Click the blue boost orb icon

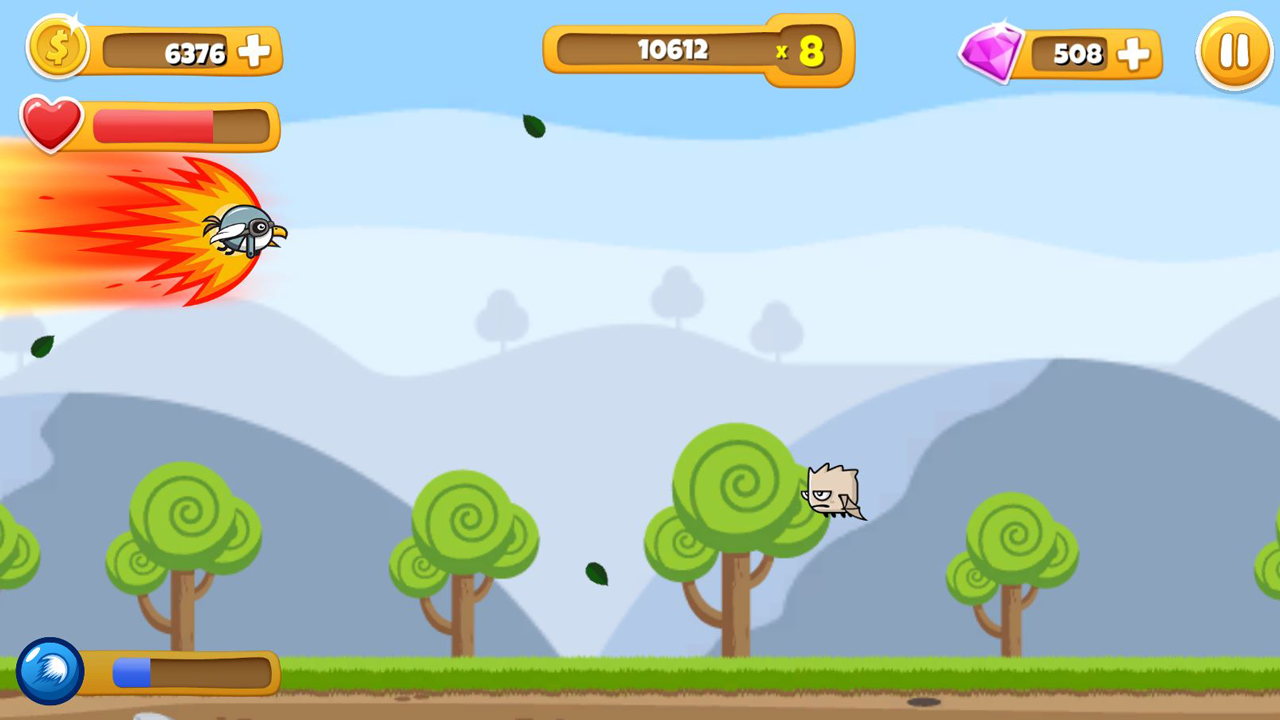pyautogui.click(x=48, y=670)
